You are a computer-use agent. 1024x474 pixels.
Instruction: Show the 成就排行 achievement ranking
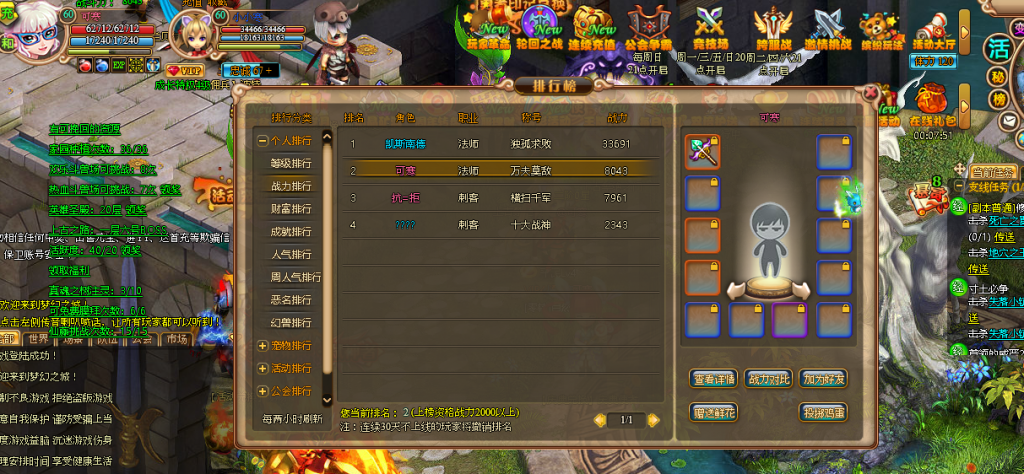point(290,232)
